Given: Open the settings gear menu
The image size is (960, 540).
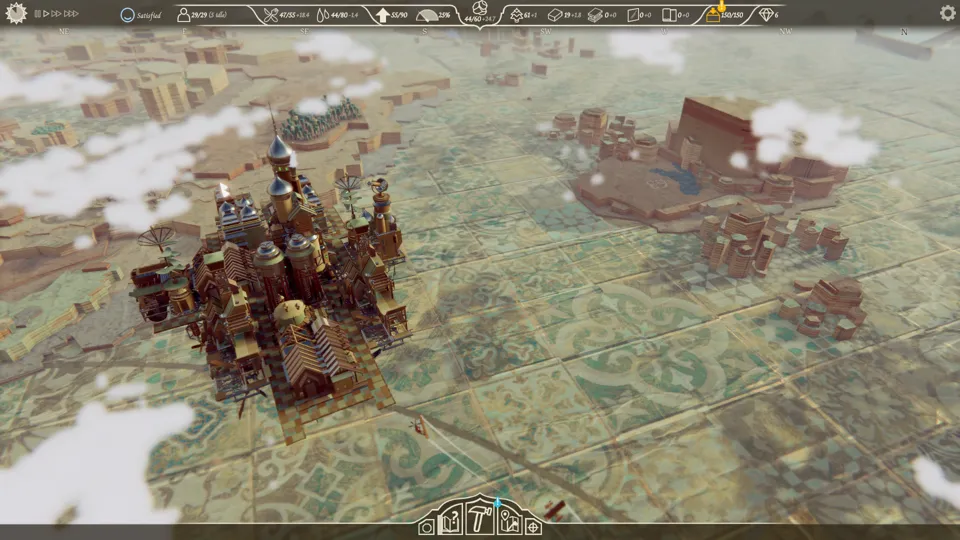Looking at the screenshot, I should (947, 14).
